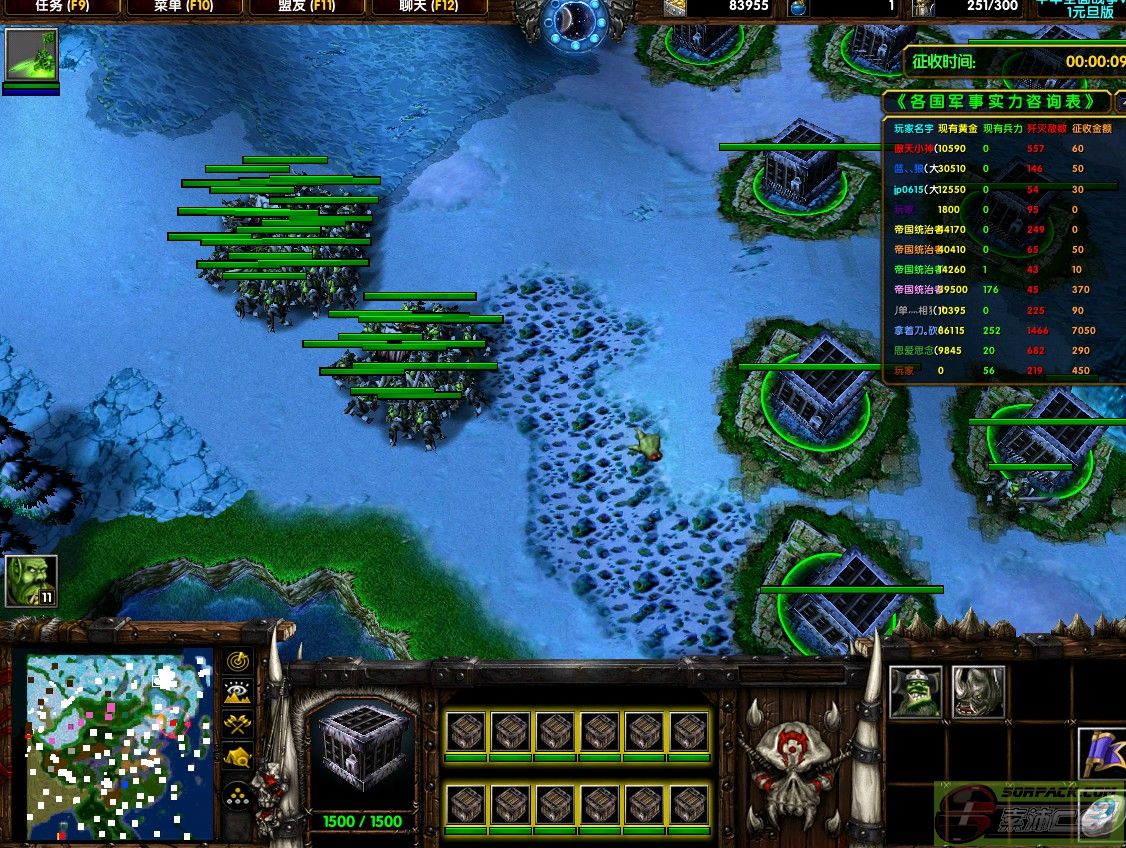The image size is (1126, 848).
Task: Toggle ally color mode (crossed axes)
Action: (237, 725)
